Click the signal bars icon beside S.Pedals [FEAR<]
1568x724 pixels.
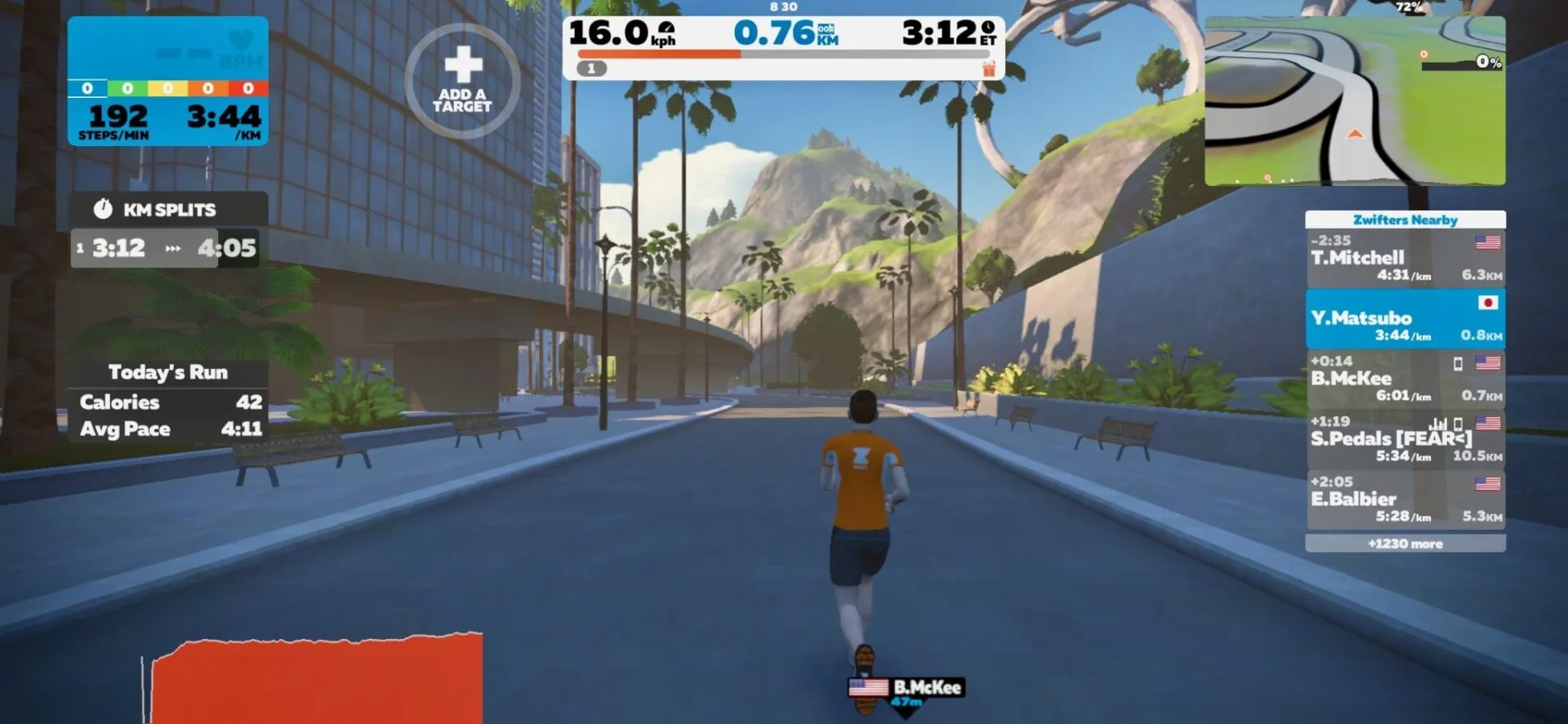tap(1438, 425)
